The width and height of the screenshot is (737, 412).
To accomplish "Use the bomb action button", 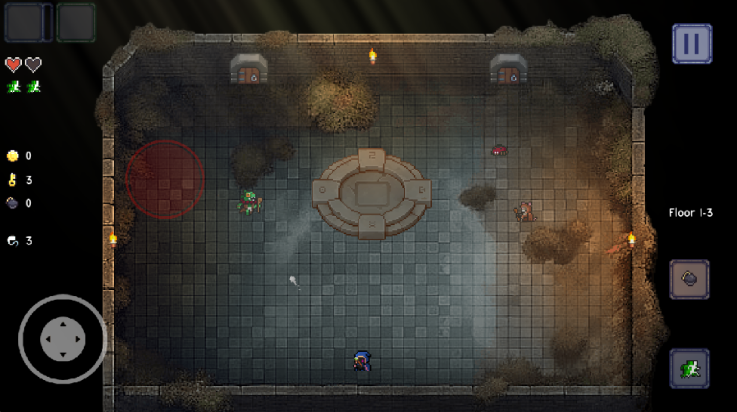I will pyautogui.click(x=689, y=279).
